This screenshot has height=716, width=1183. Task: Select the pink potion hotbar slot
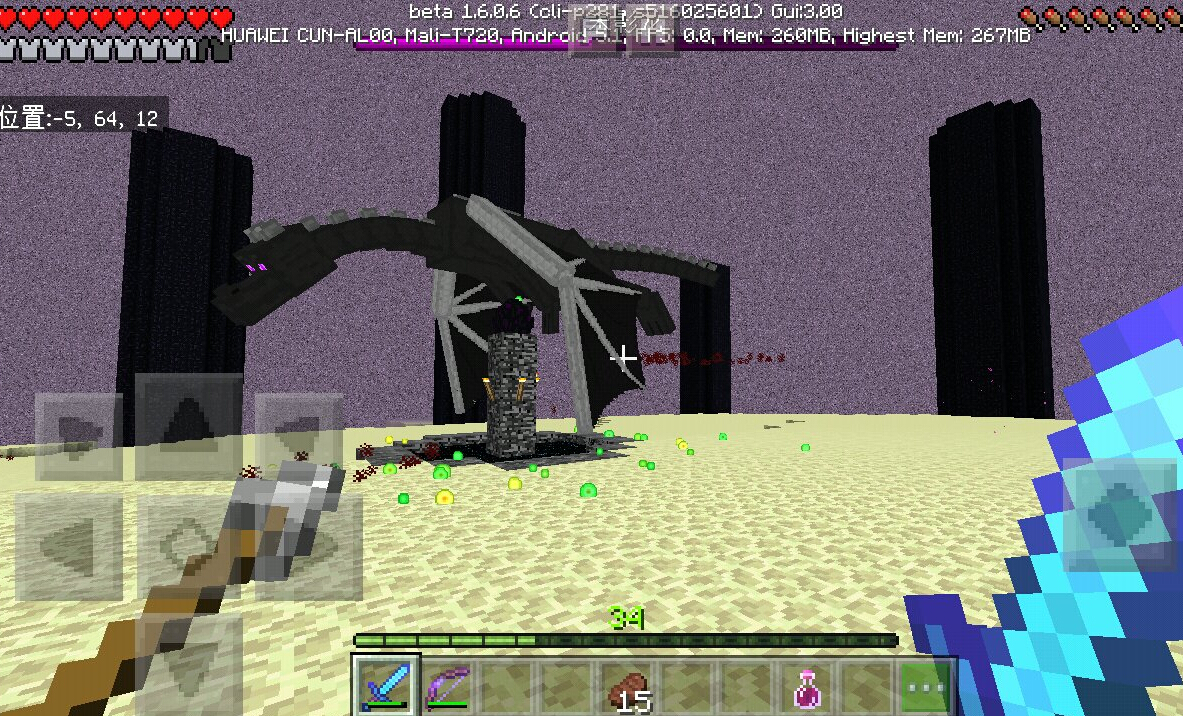[807, 688]
